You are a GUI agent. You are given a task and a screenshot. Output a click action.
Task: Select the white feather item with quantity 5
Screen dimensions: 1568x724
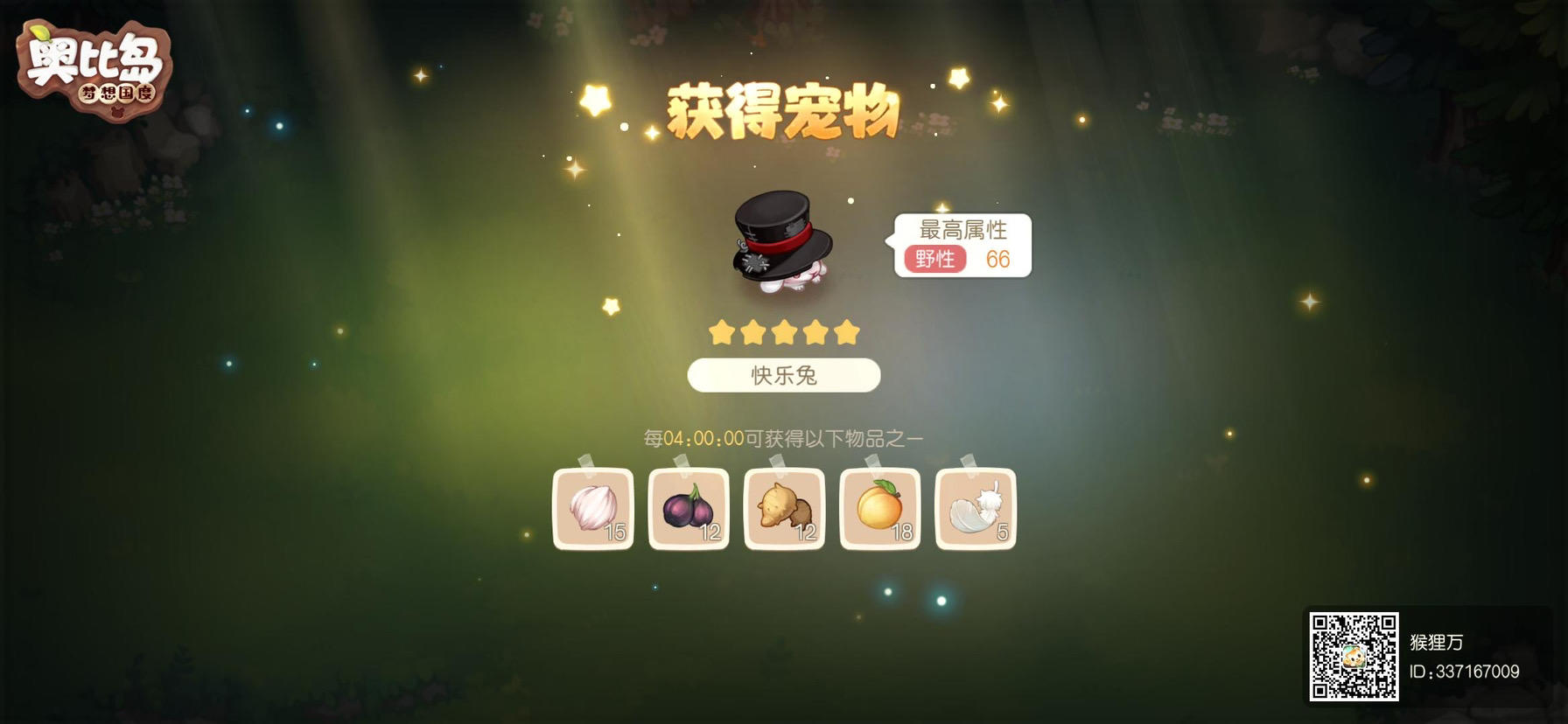click(976, 509)
